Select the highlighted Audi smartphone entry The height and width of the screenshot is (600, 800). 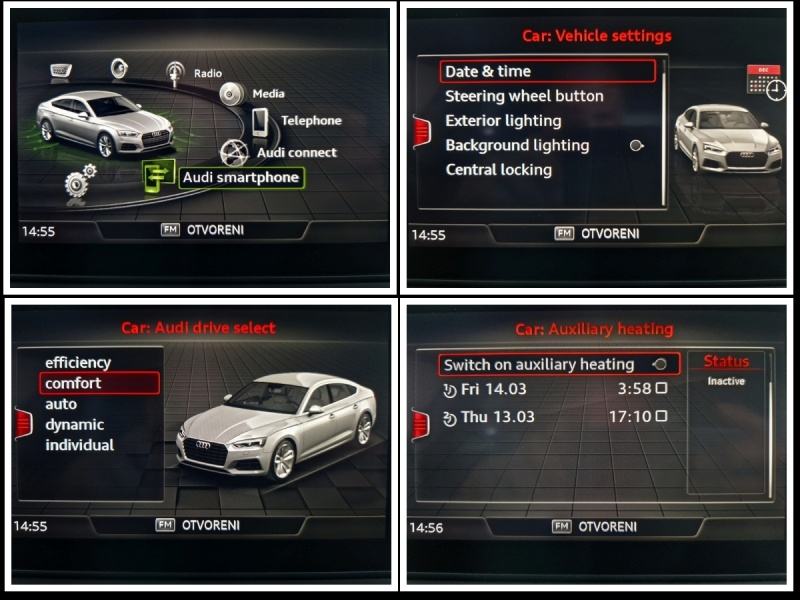coord(240,178)
